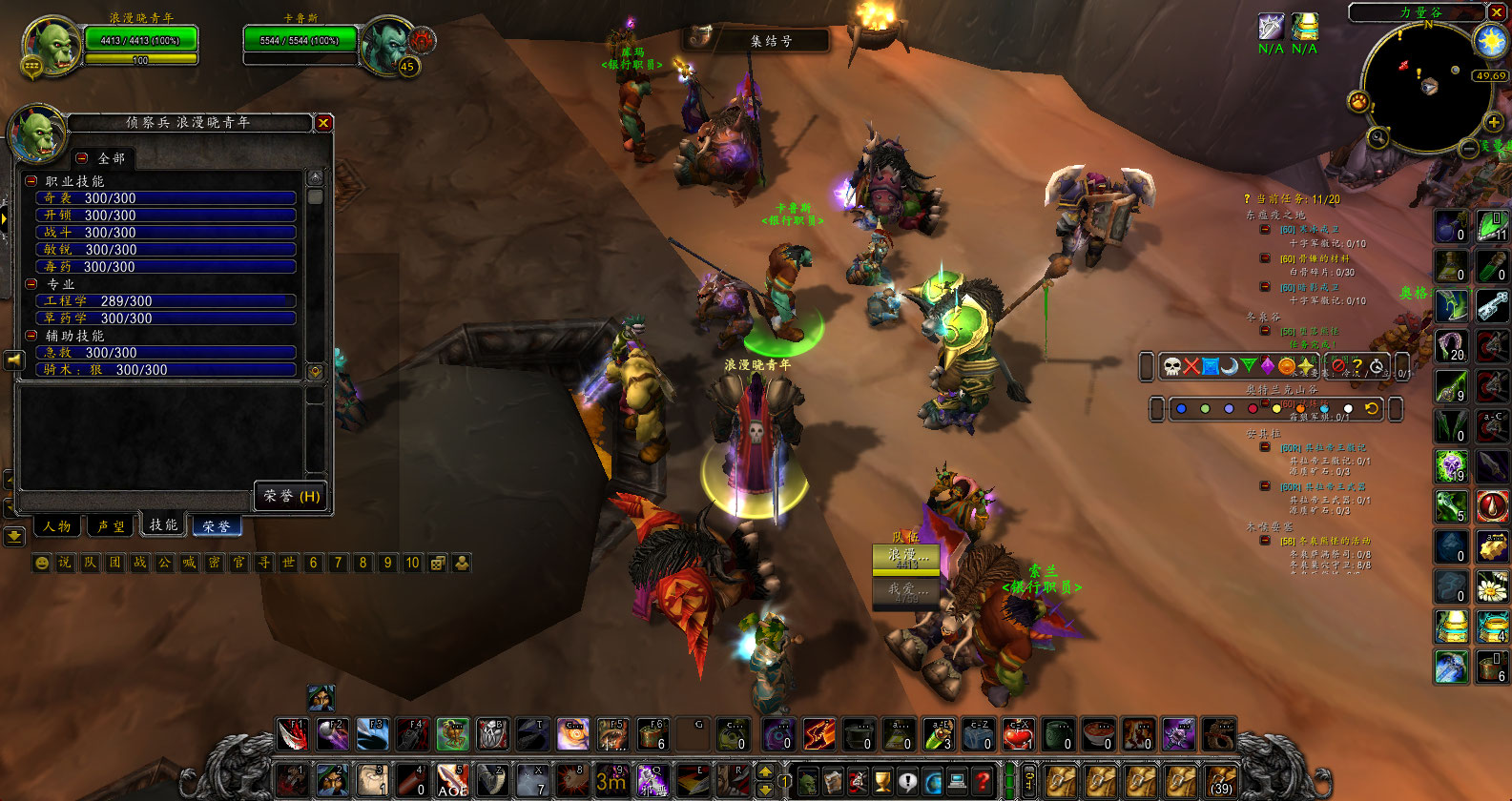Select the blue world marker dot
This screenshot has height=801, width=1512.
pyautogui.click(x=1181, y=409)
